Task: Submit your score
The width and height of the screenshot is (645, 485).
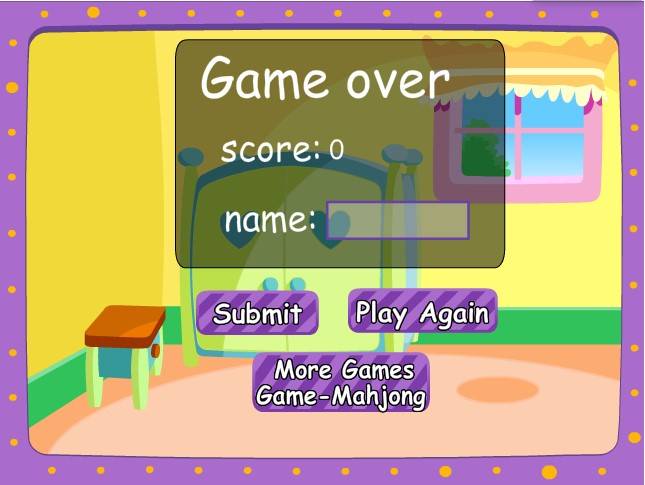Action: tap(257, 313)
